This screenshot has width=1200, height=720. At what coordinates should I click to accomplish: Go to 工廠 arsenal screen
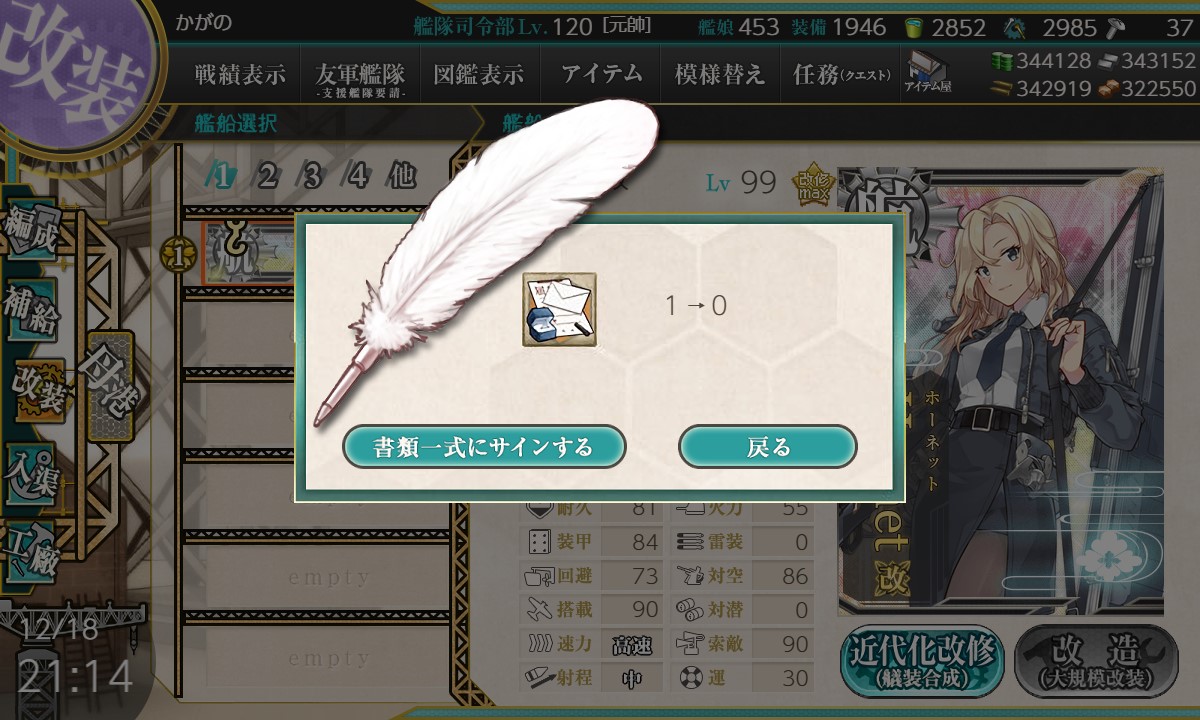coord(32,545)
